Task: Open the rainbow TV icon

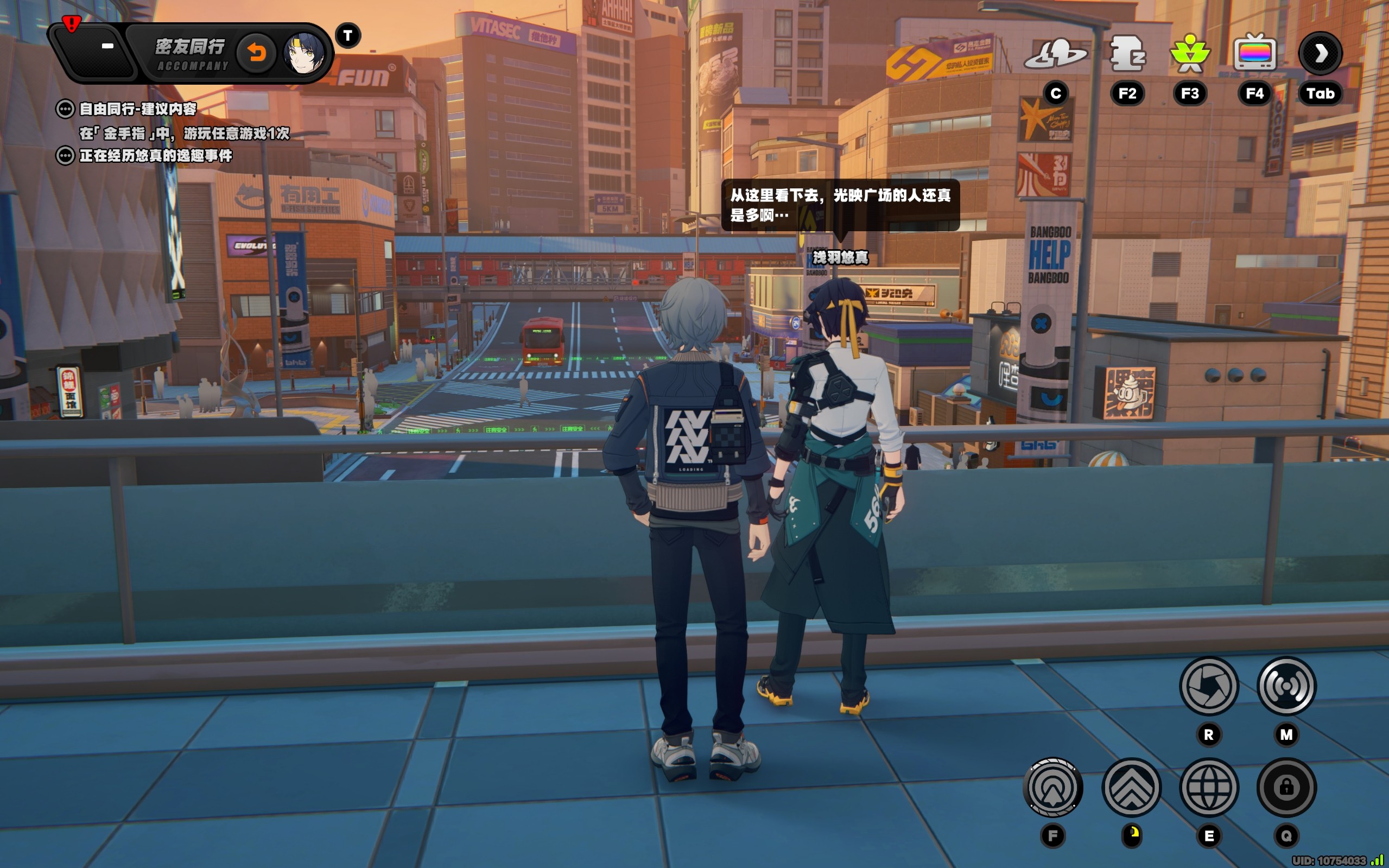Action: tap(1255, 53)
